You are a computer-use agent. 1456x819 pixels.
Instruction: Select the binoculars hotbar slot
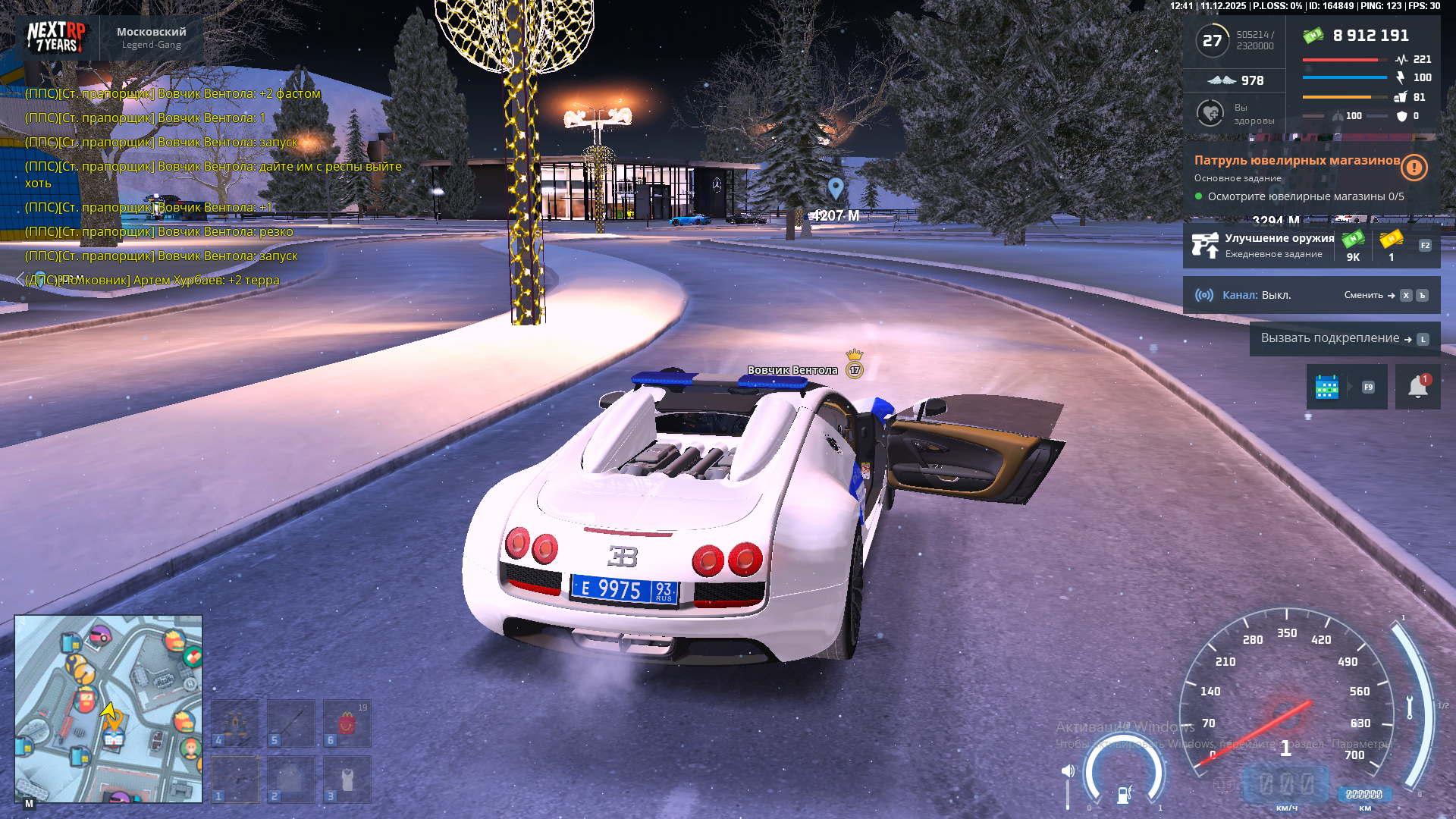pyautogui.click(x=235, y=722)
